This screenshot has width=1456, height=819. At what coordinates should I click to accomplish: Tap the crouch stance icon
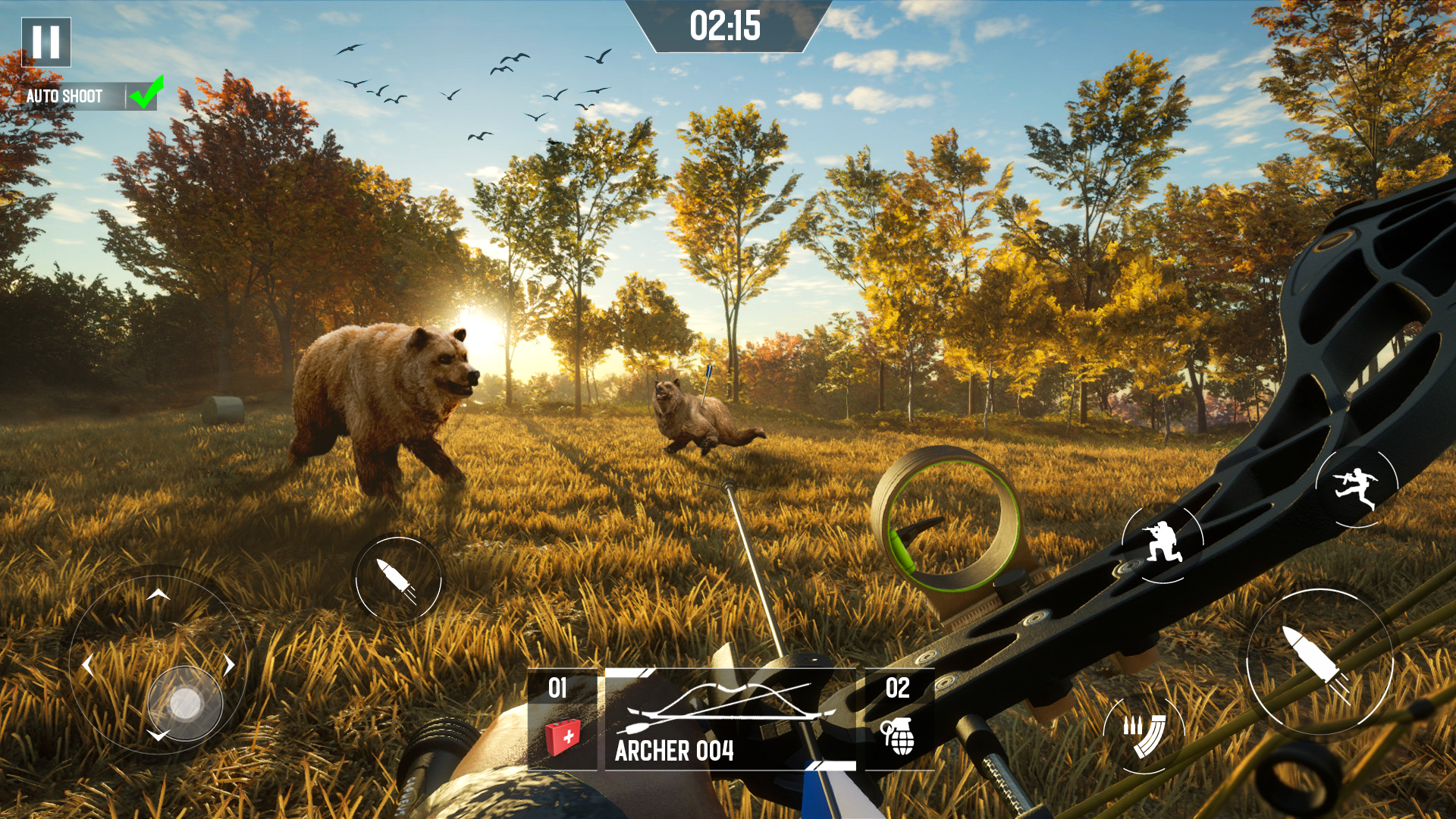pos(1161,544)
